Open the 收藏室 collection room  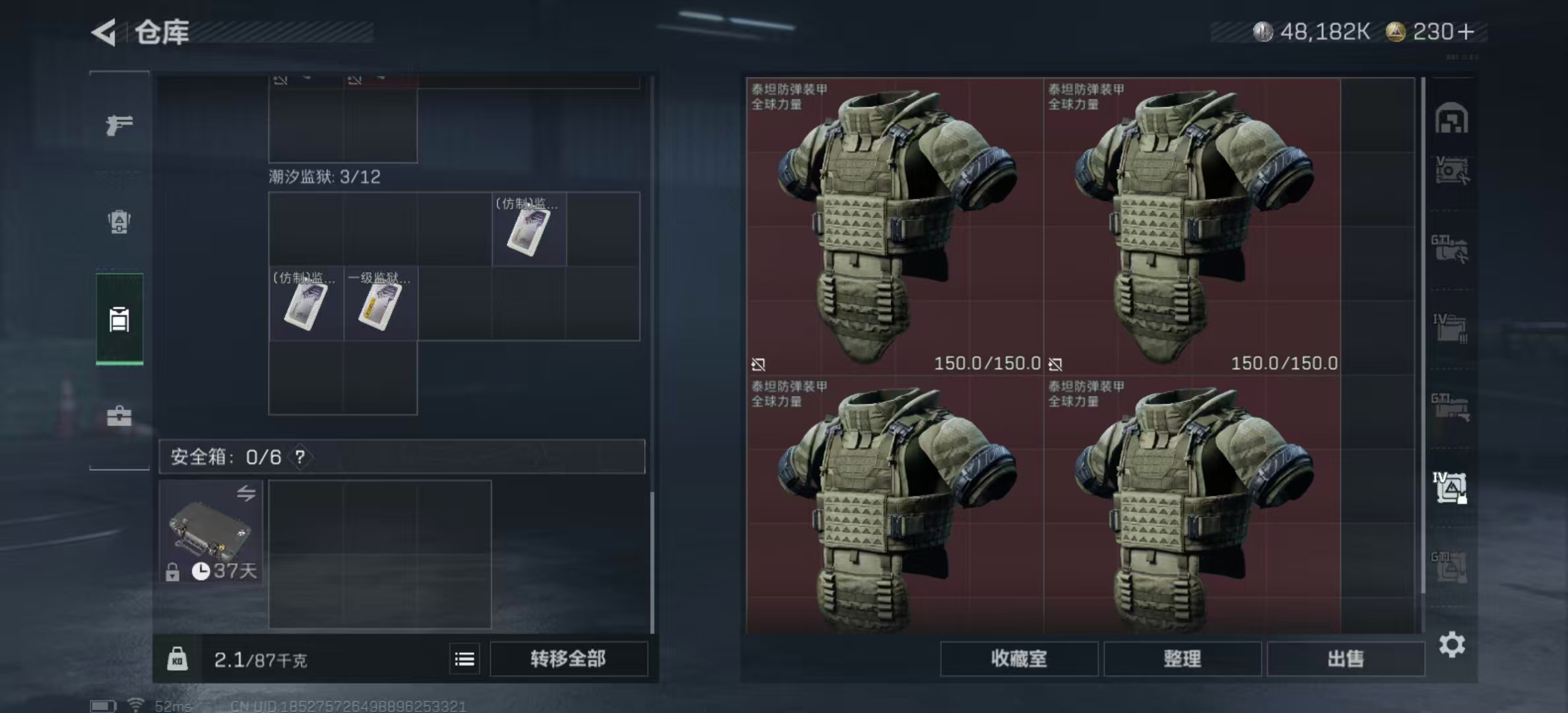point(1020,659)
